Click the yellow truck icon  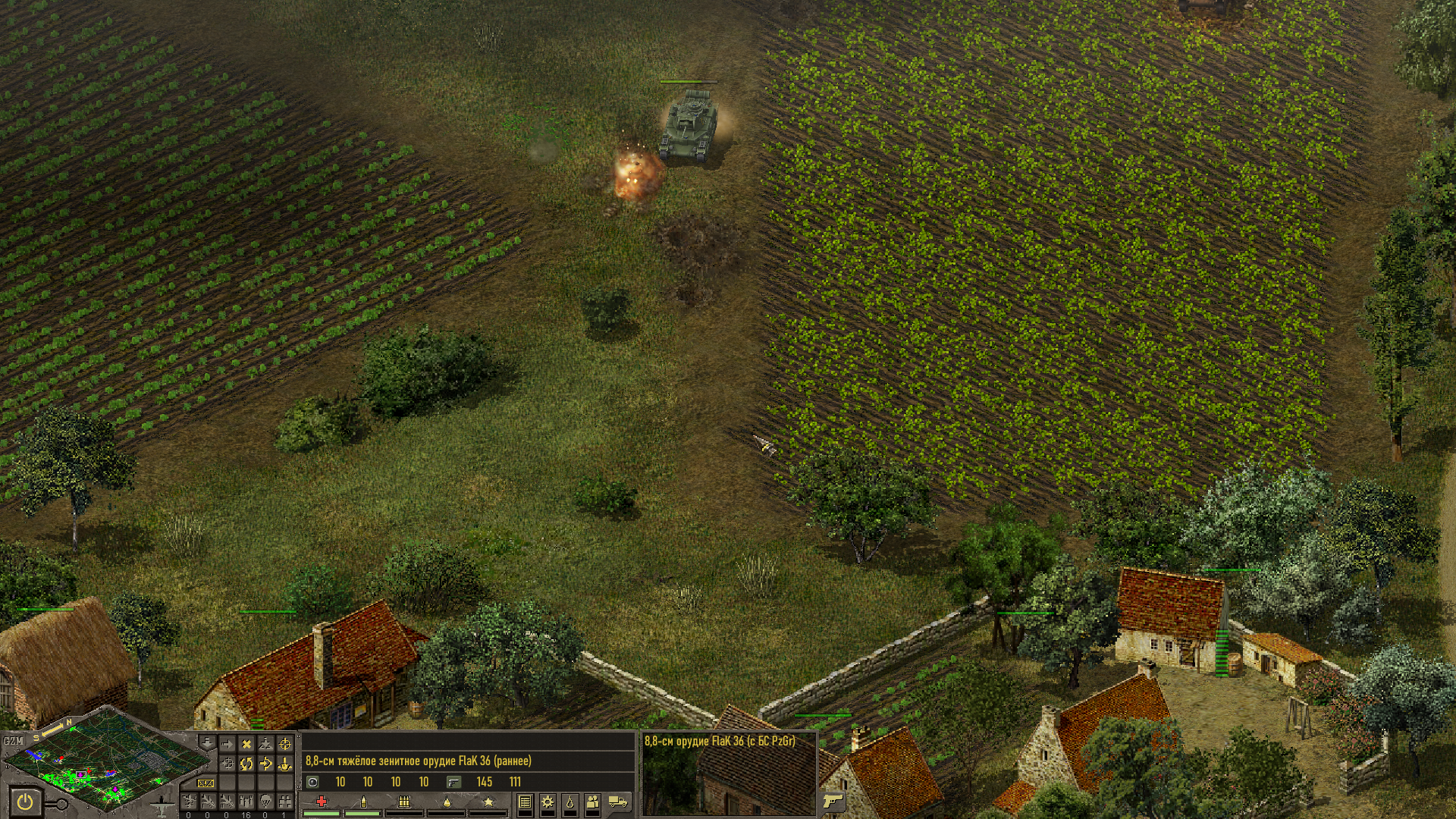point(618,802)
